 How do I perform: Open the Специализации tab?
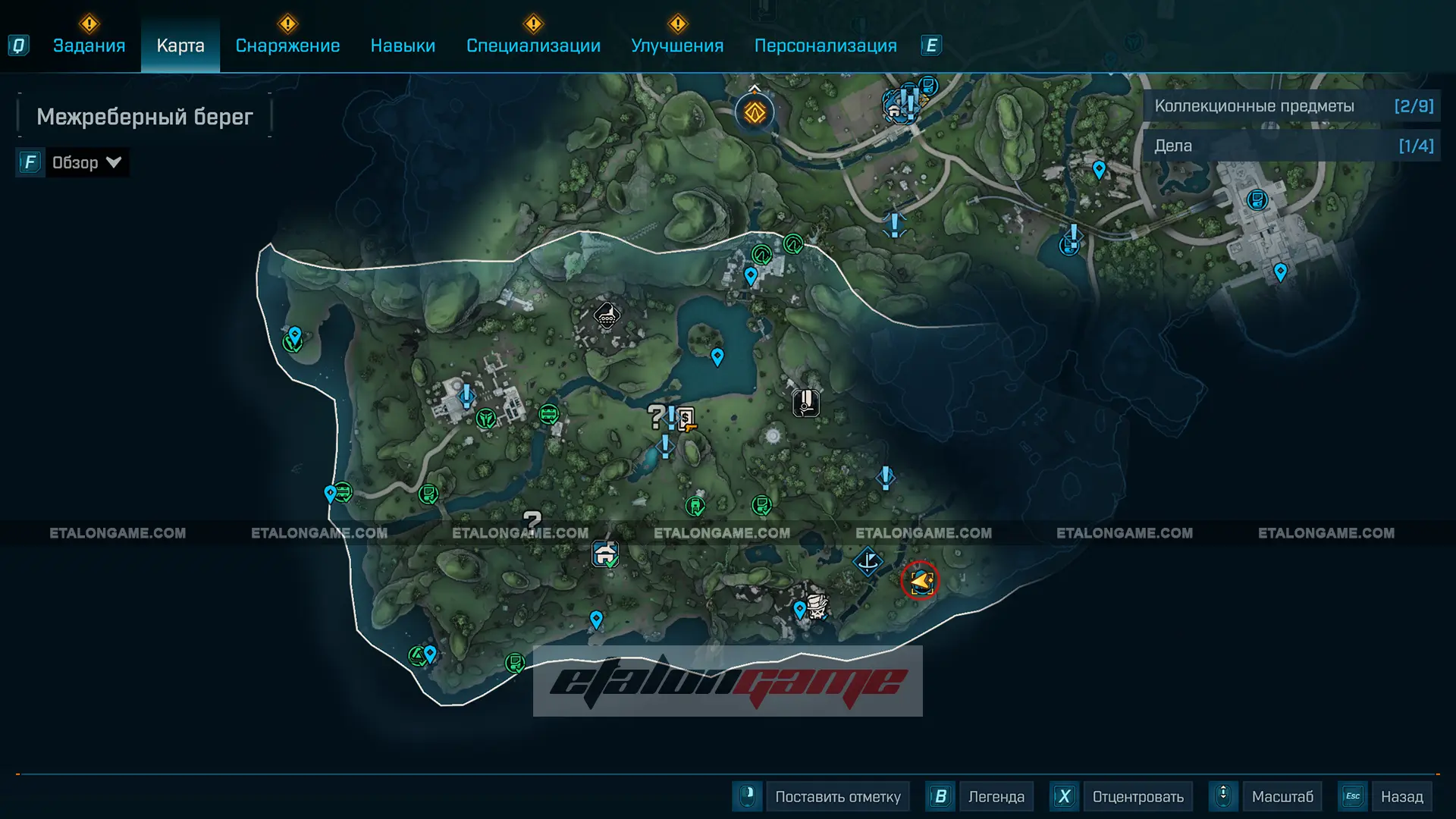[x=533, y=45]
